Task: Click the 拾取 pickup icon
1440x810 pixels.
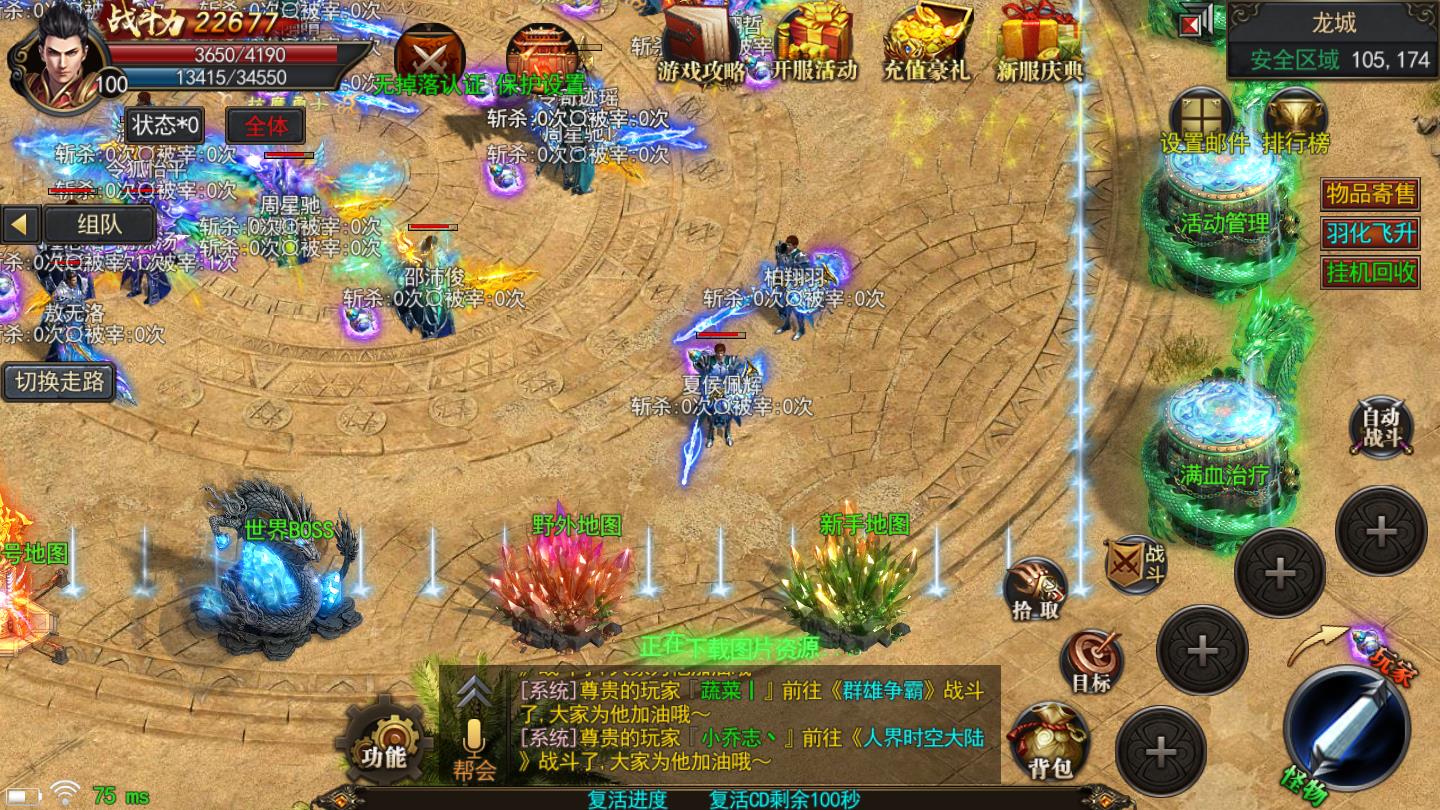Action: tap(1034, 586)
